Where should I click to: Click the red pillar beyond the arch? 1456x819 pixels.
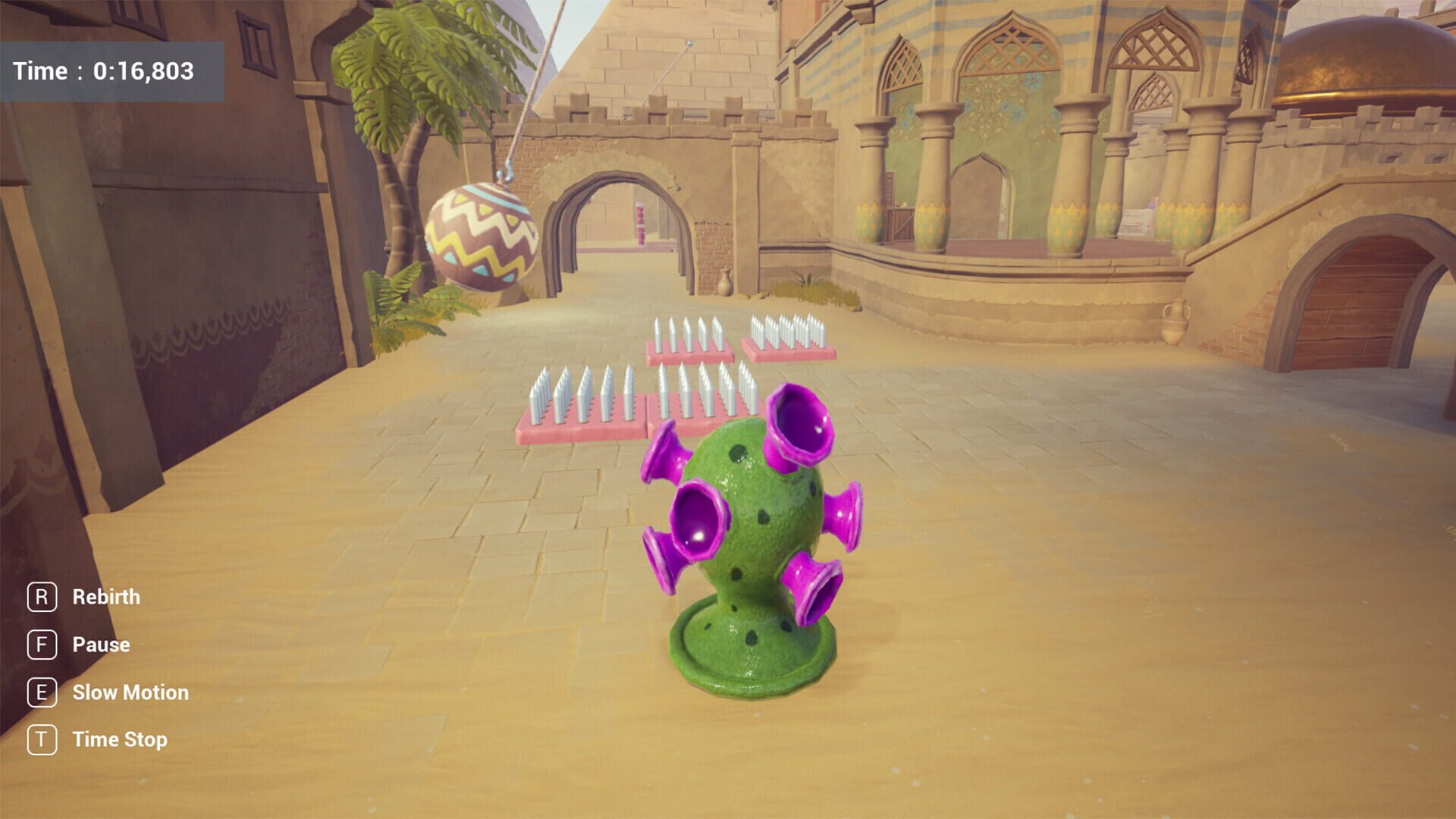tap(641, 224)
